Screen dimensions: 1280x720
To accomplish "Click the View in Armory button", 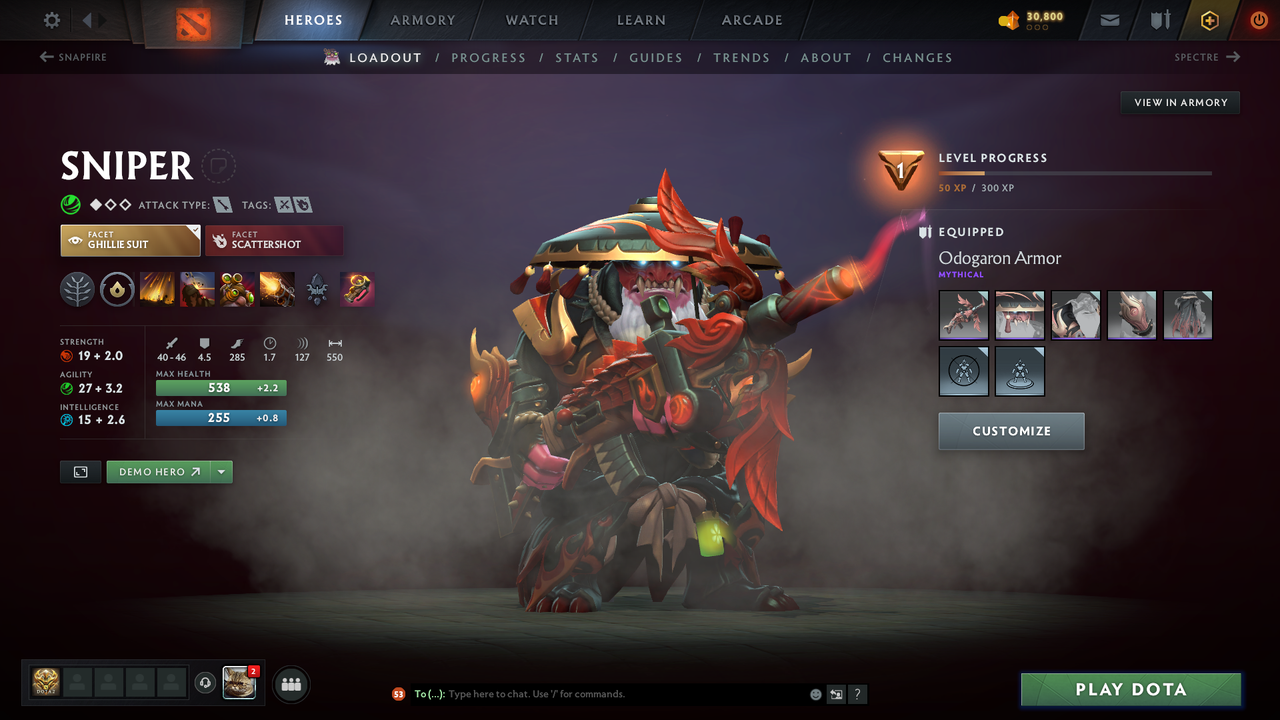I will [1179, 102].
